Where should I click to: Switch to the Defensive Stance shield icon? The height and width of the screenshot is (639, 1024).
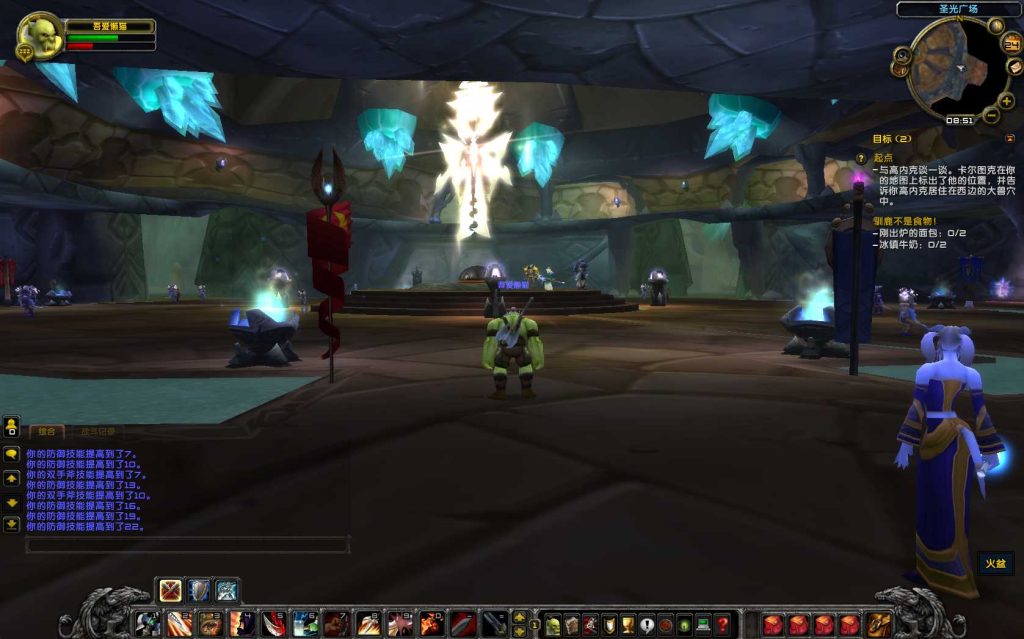(199, 590)
